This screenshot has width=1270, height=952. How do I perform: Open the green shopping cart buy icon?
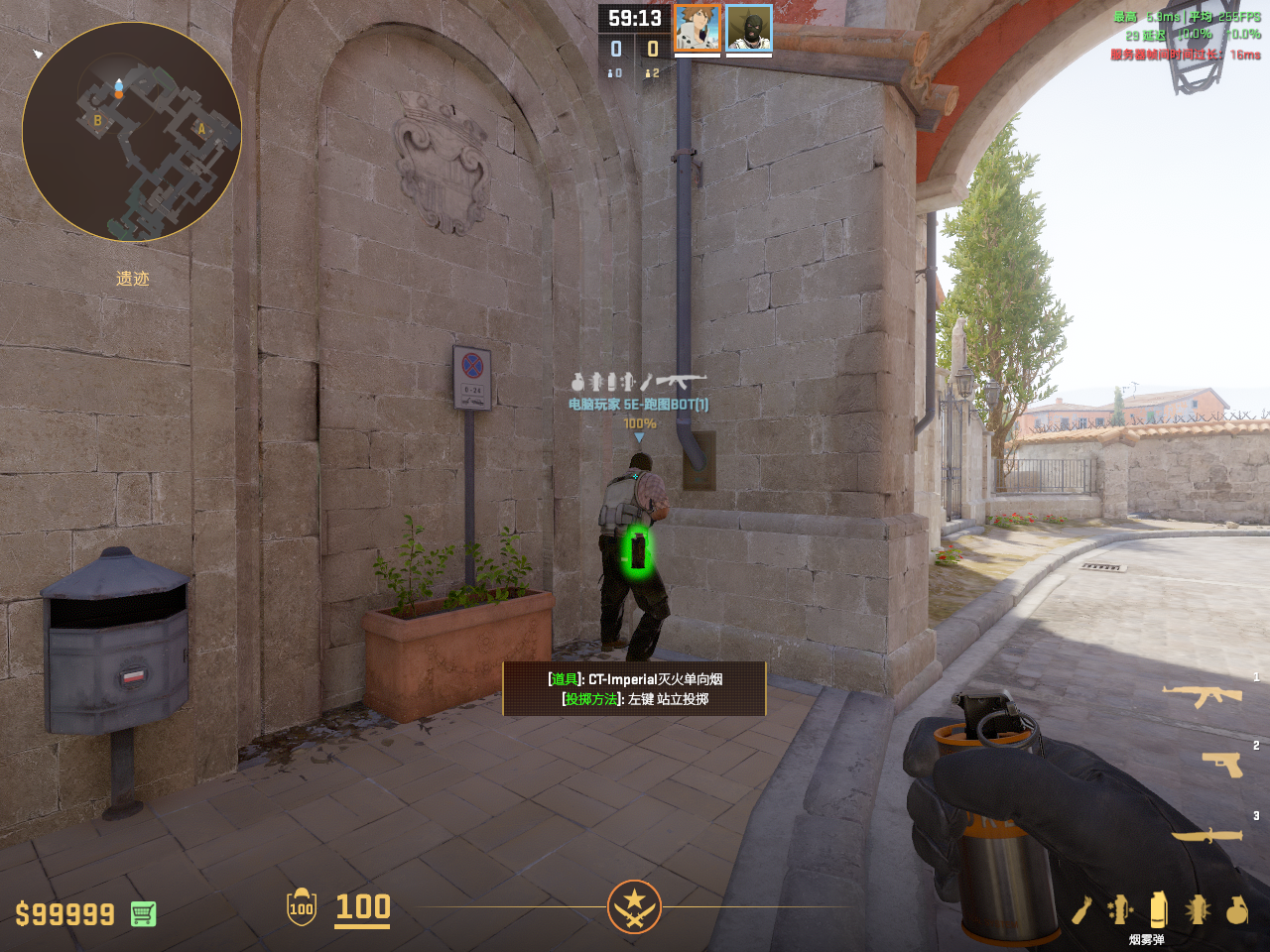[143, 913]
